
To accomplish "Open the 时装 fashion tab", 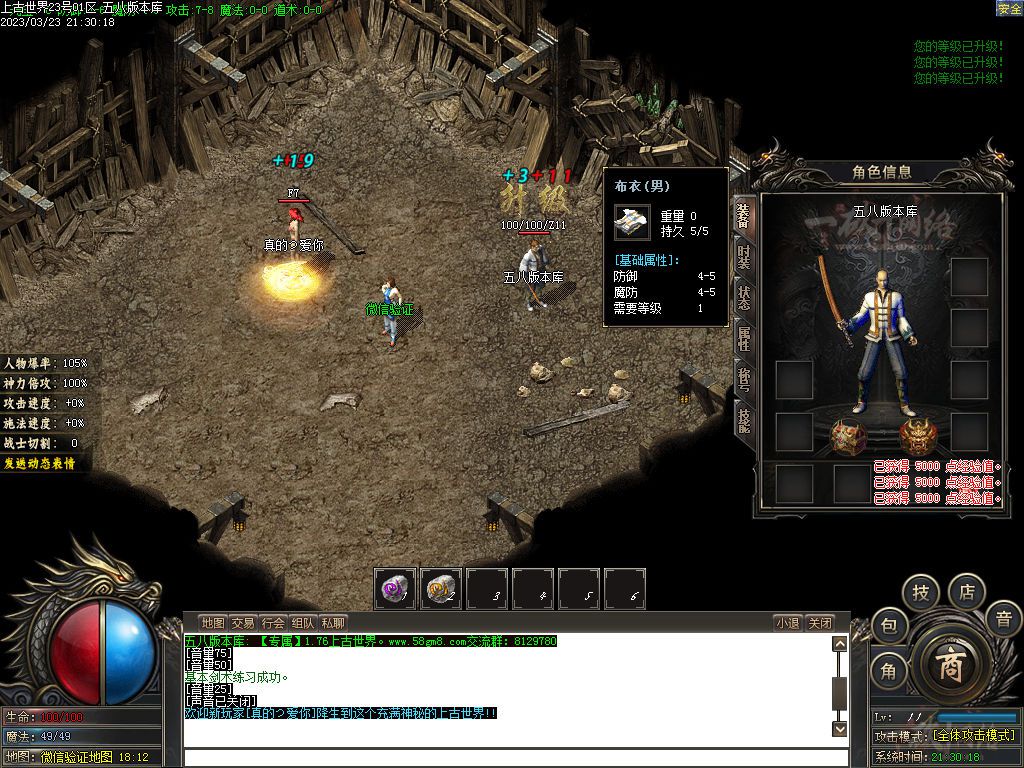I will coord(742,256).
